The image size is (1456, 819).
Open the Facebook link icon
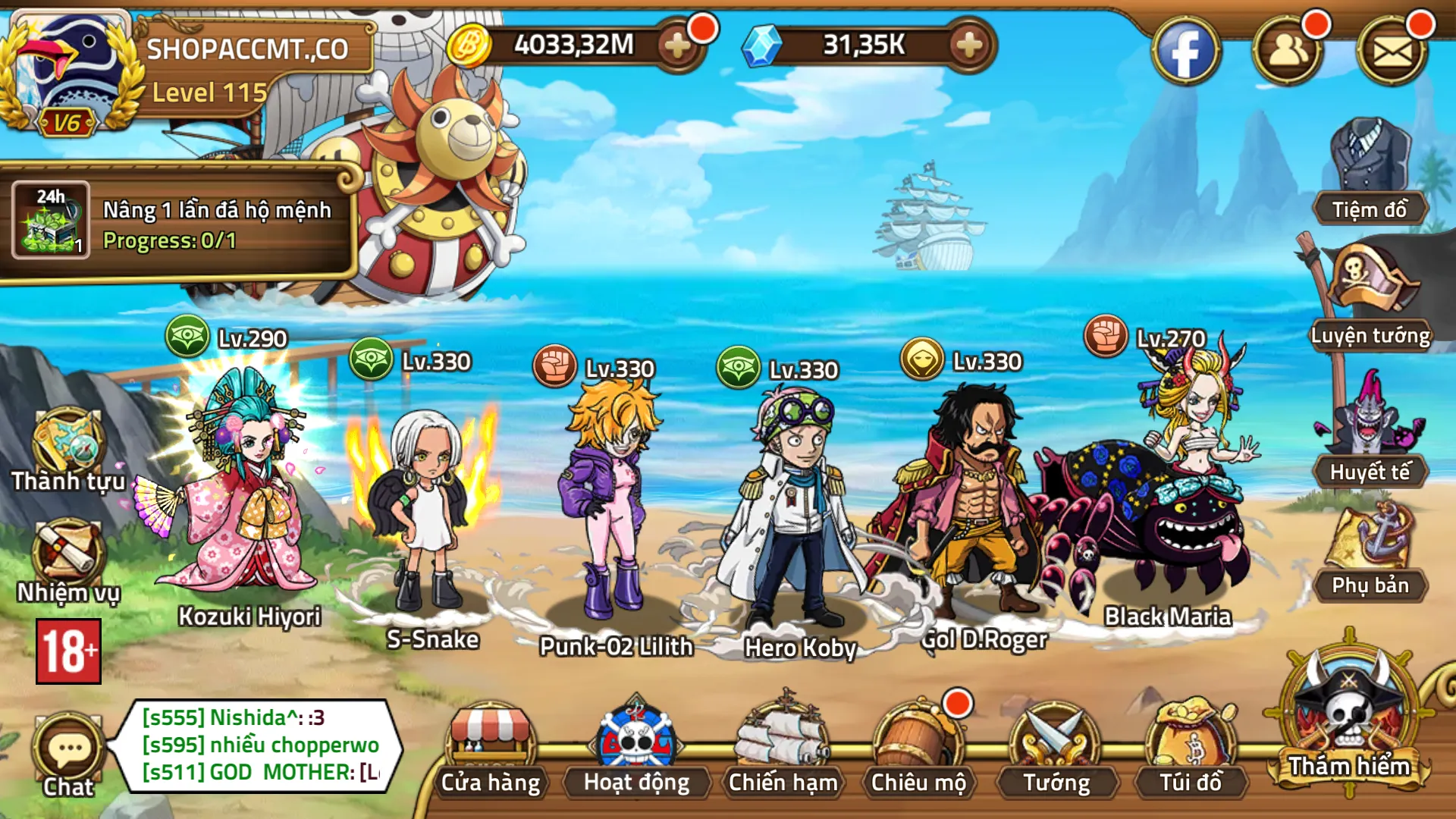click(1185, 52)
